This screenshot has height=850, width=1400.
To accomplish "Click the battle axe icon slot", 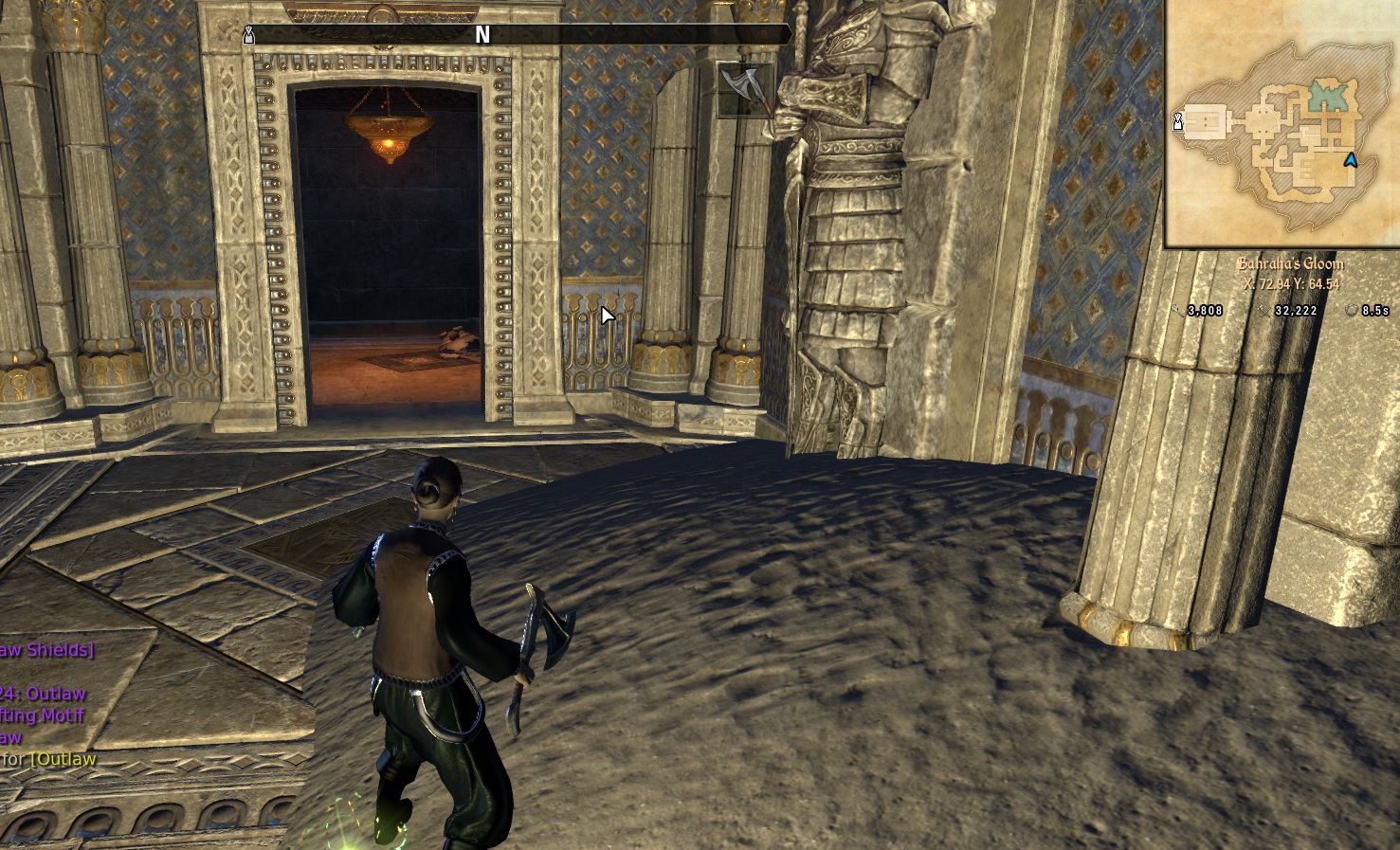I will tap(746, 89).
